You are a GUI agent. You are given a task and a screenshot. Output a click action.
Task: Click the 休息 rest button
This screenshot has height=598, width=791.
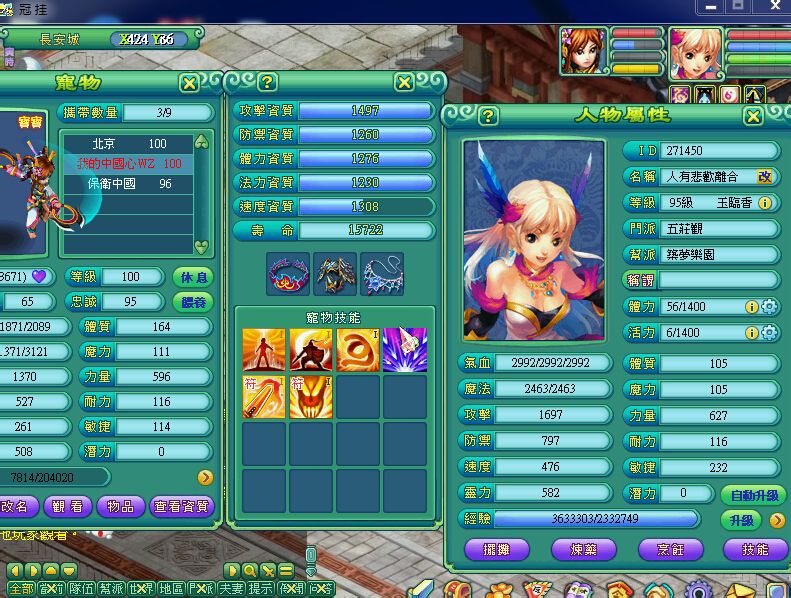(x=194, y=277)
